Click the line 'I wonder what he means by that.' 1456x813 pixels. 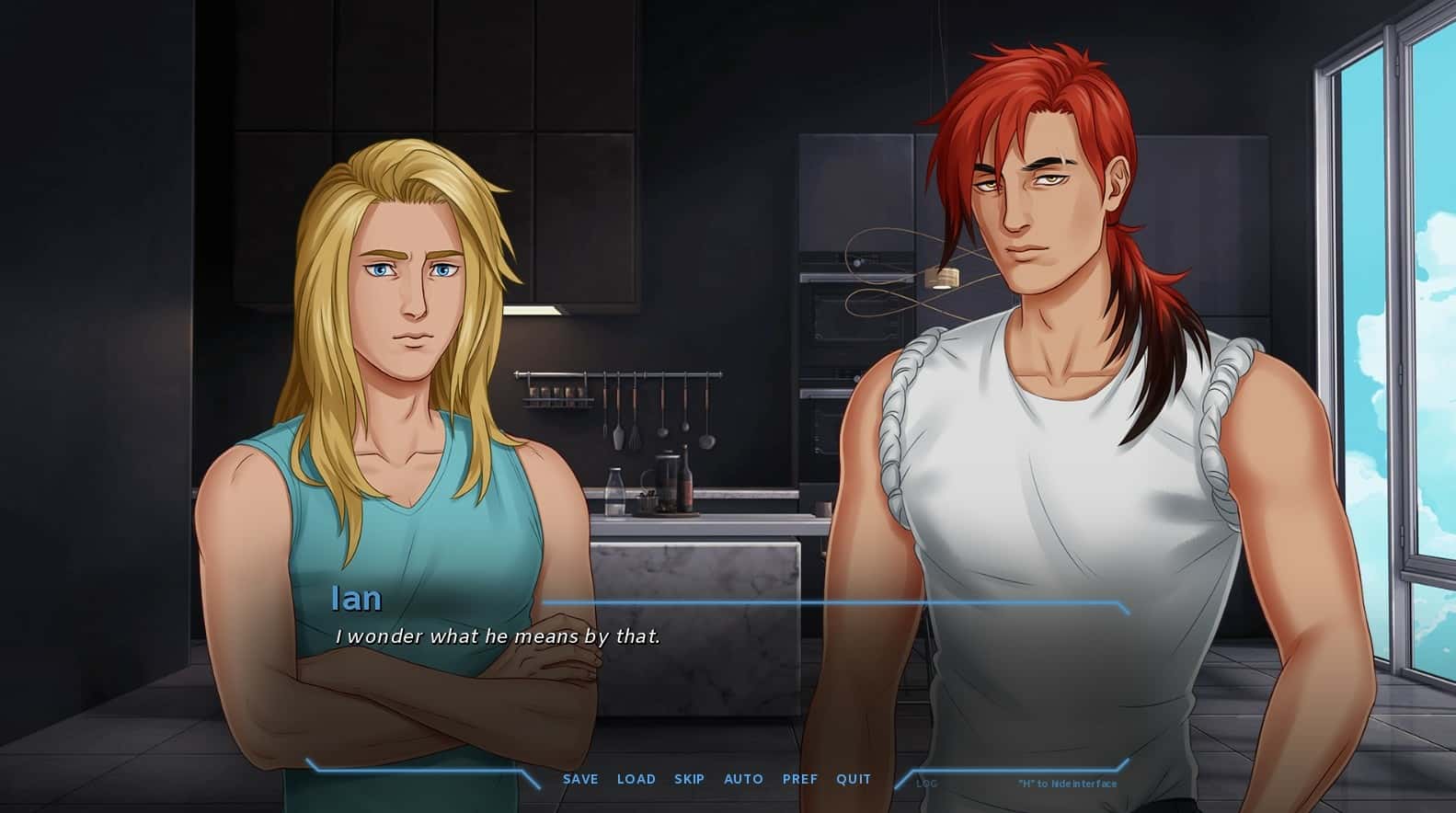pos(500,636)
